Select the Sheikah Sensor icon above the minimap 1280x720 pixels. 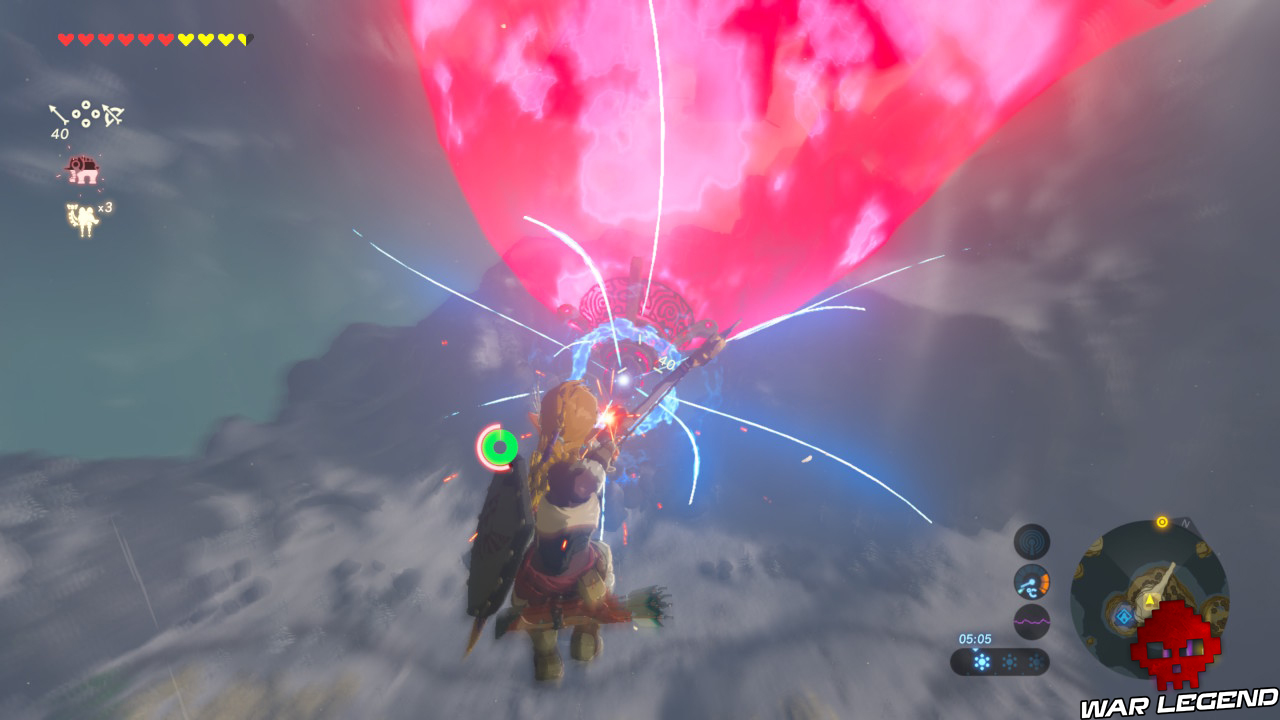pos(1031,540)
